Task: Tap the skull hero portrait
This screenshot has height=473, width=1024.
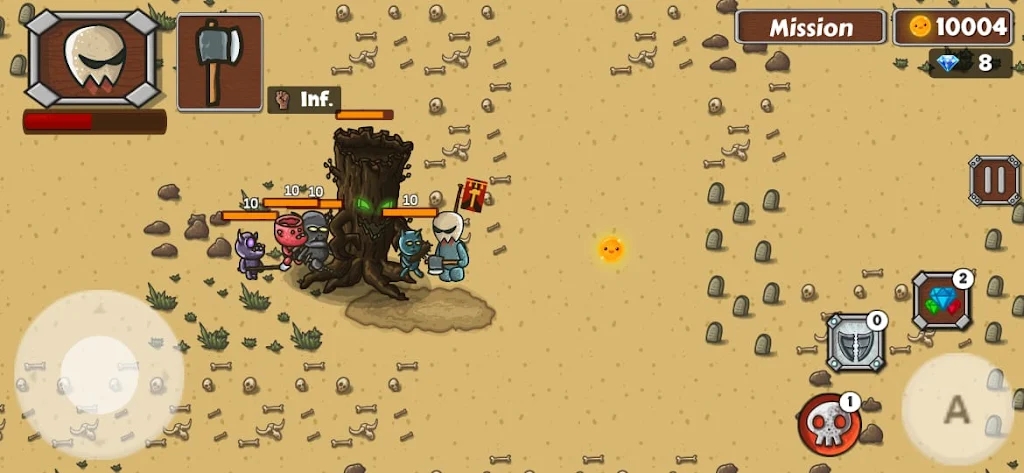Action: tap(92, 58)
